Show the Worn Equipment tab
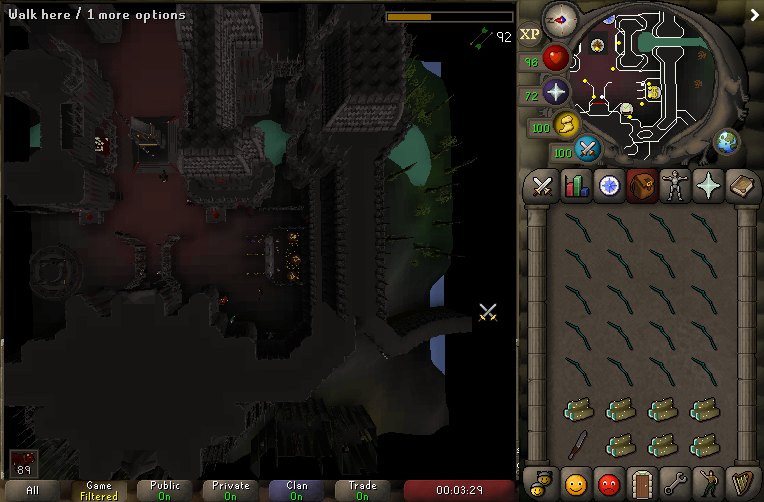 (x=674, y=186)
